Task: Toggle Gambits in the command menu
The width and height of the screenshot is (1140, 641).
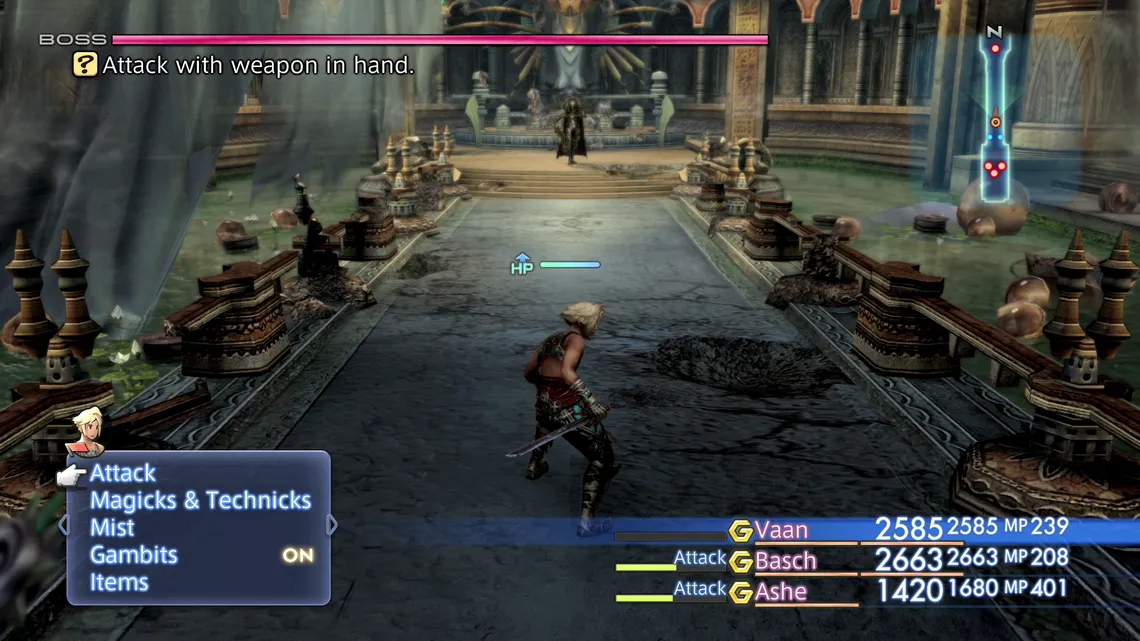Action: (134, 555)
